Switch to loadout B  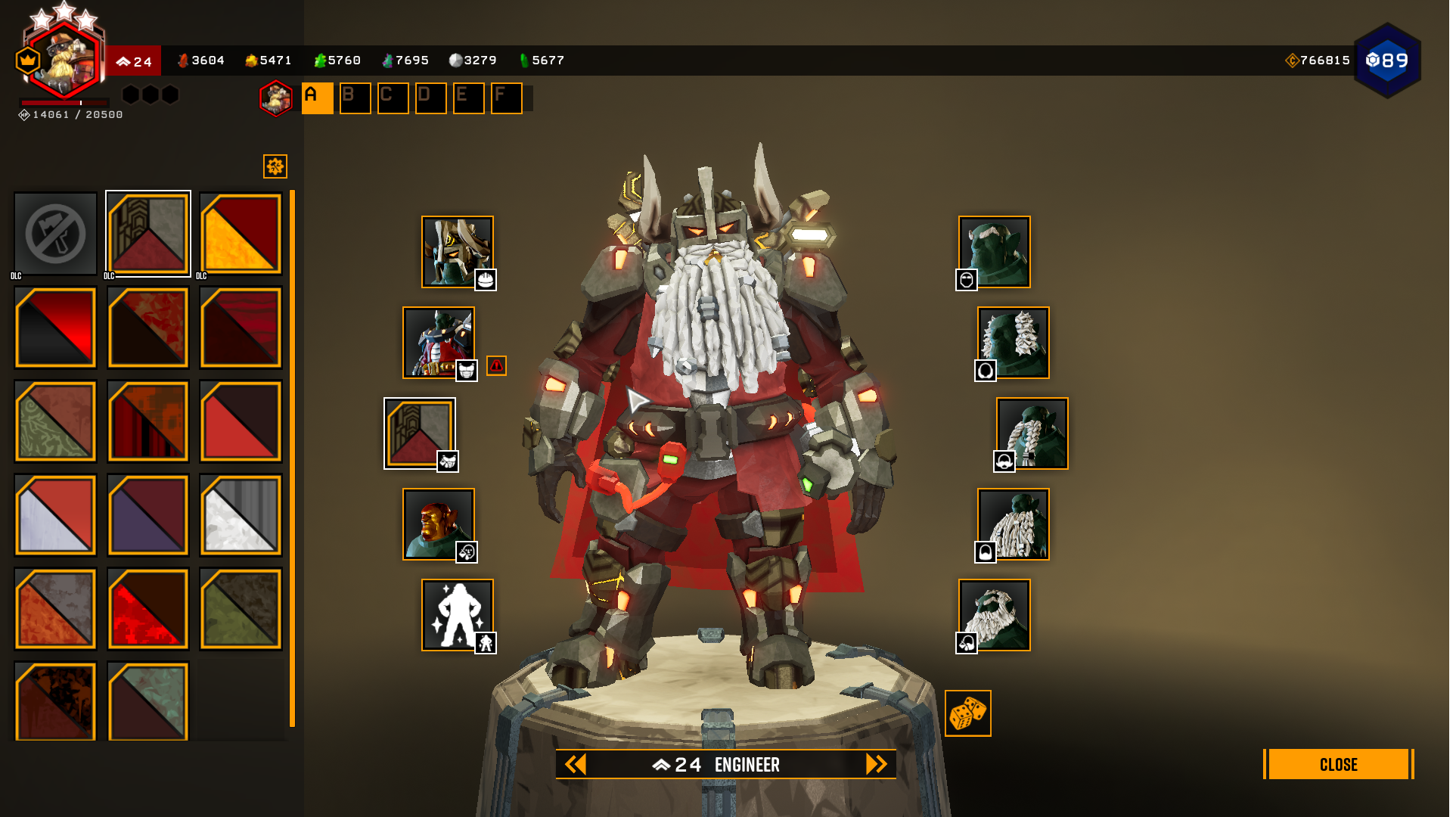tap(355, 98)
